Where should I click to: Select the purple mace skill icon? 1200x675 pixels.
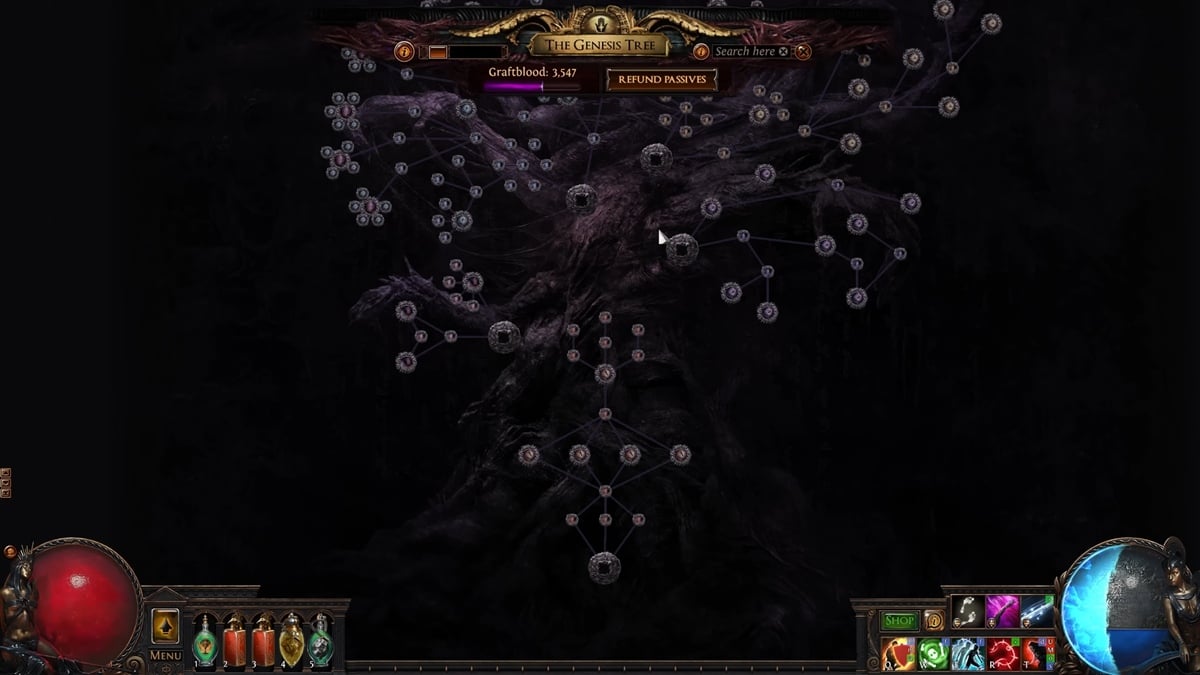[x=1002, y=611]
